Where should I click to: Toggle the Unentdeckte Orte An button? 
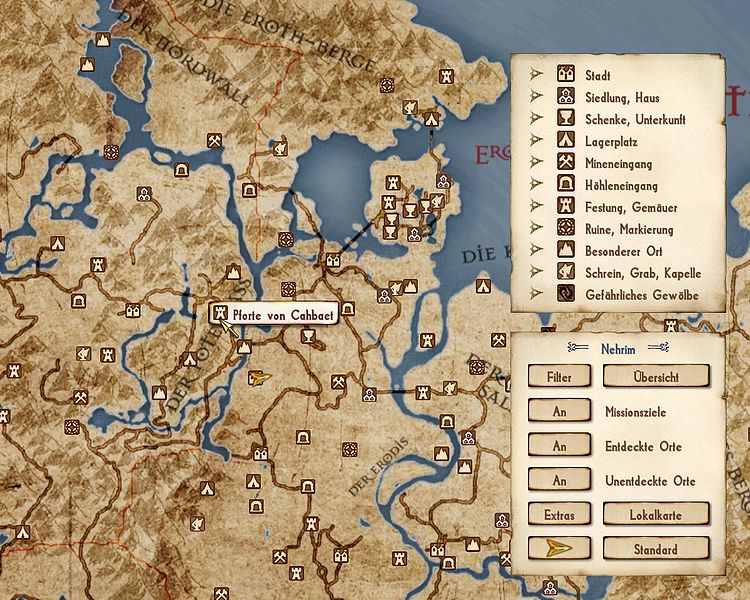[x=559, y=481]
